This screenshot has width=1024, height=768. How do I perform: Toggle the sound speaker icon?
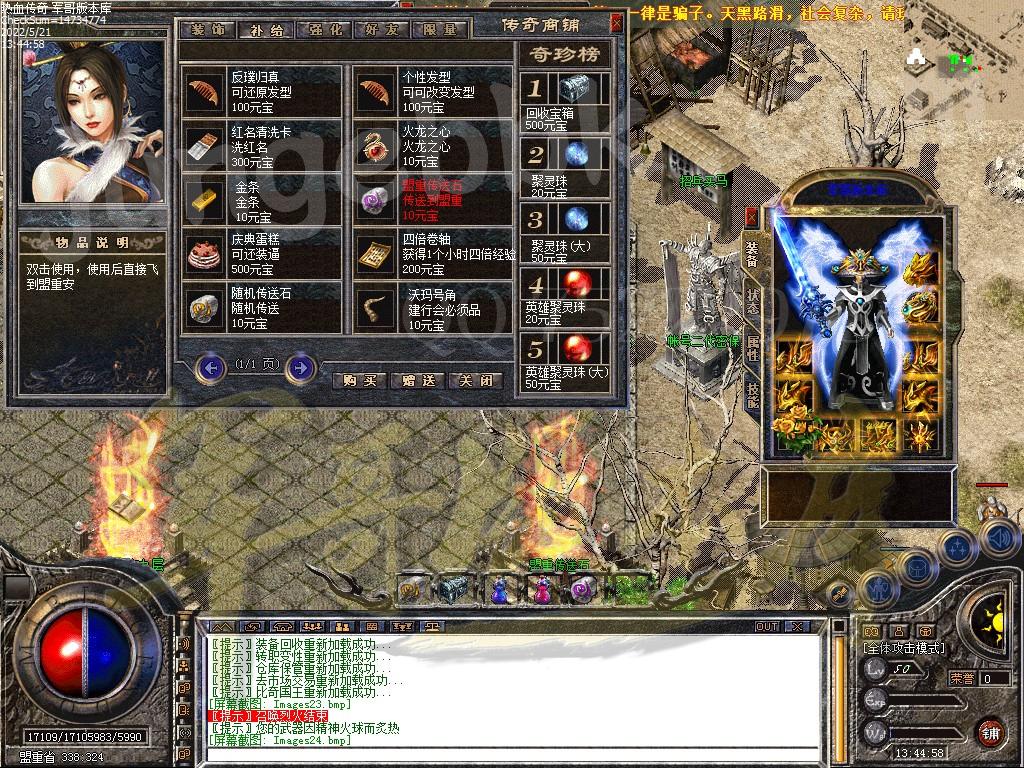coord(998,539)
